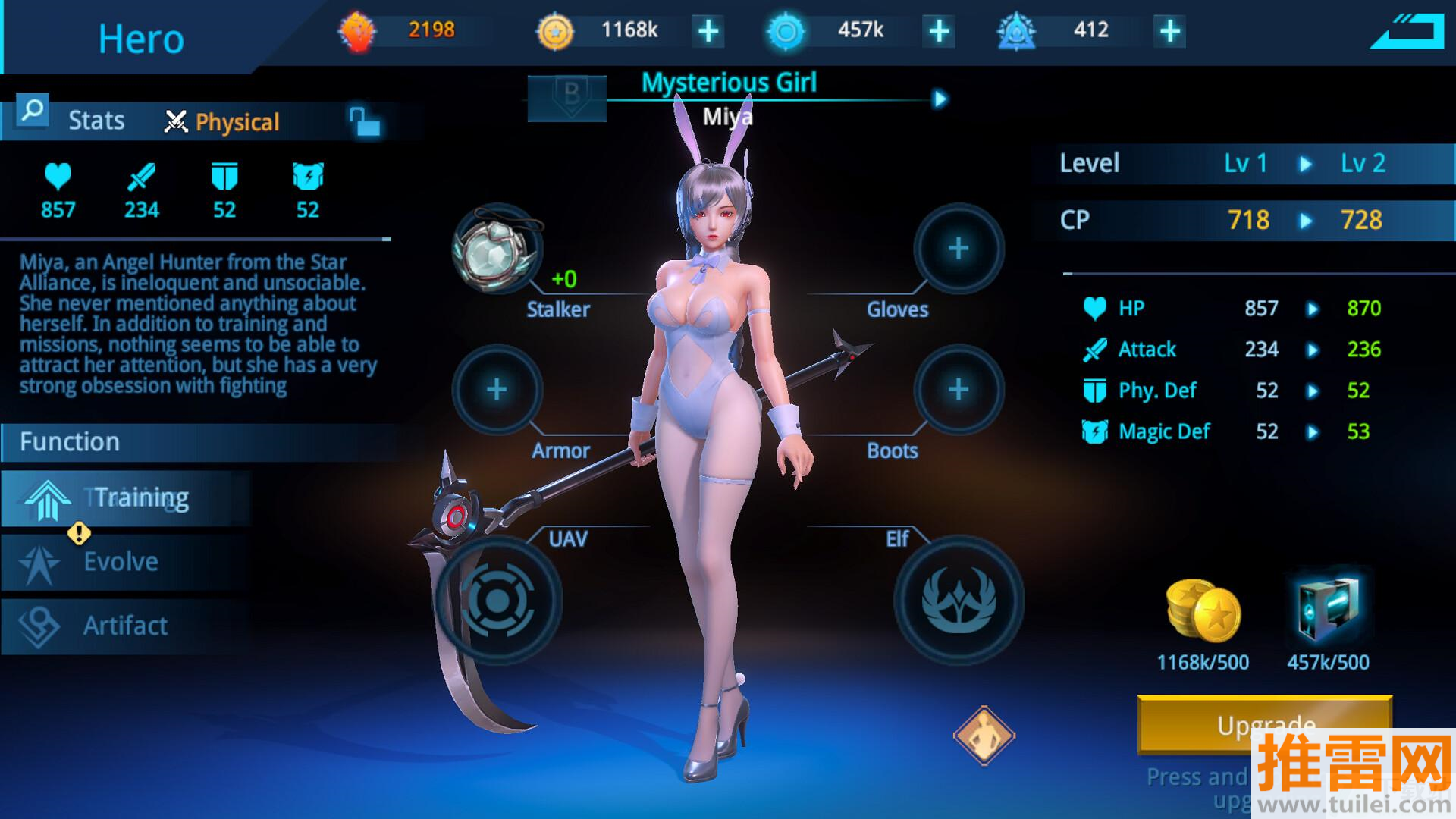
Task: Add an item to the Gloves slot
Action: (x=959, y=249)
